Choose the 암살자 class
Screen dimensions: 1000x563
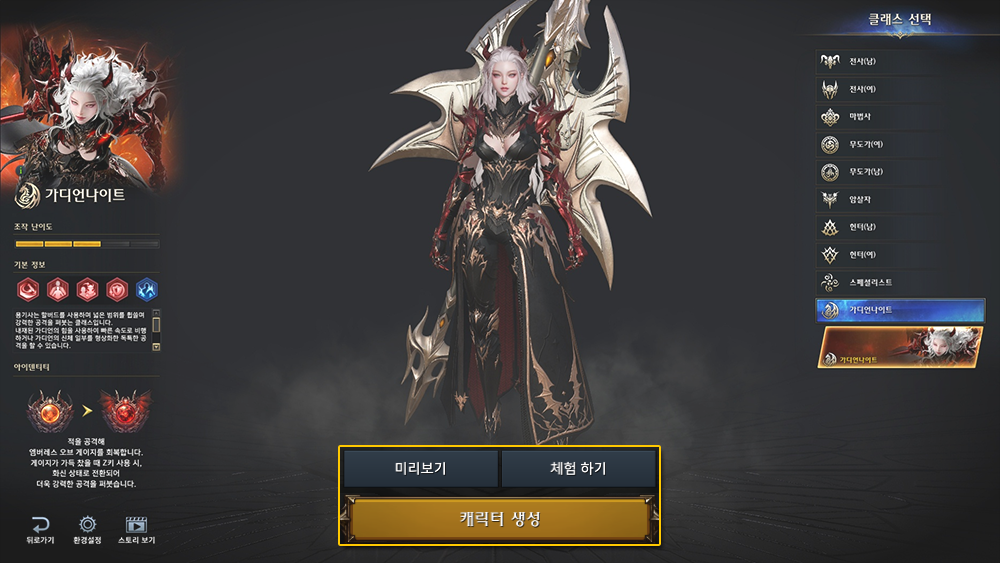tap(898, 200)
